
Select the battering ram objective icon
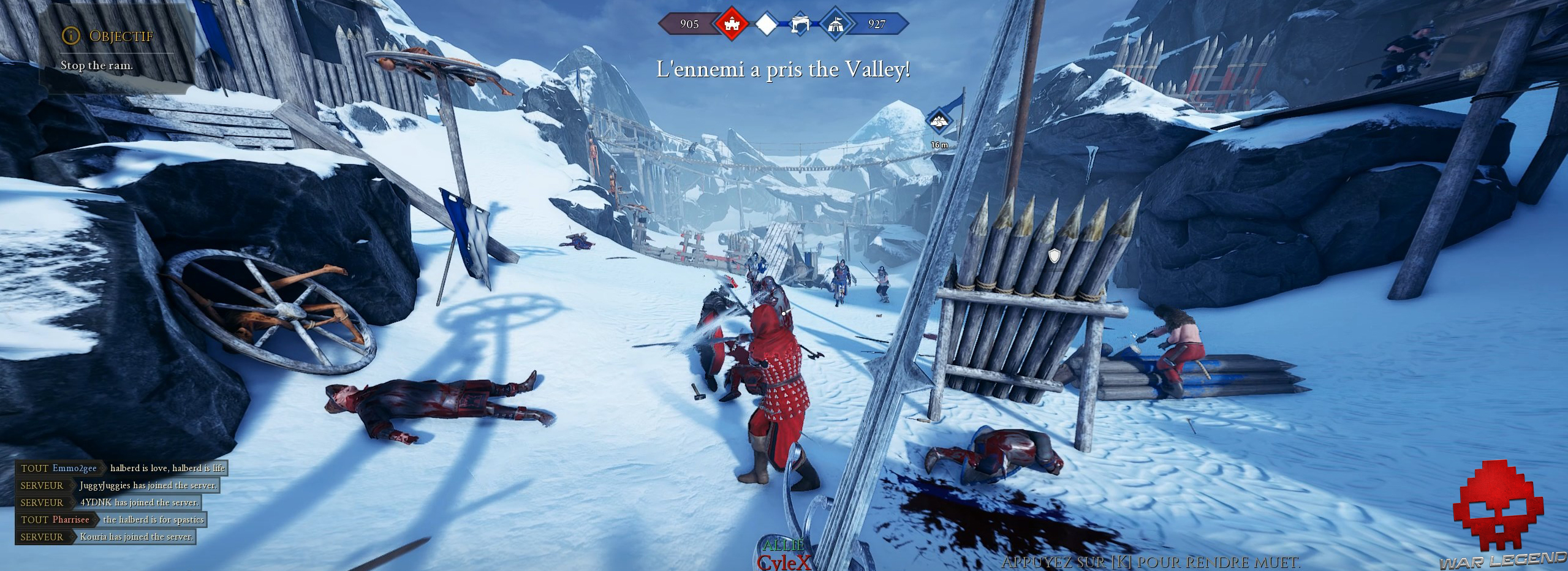[x=800, y=25]
